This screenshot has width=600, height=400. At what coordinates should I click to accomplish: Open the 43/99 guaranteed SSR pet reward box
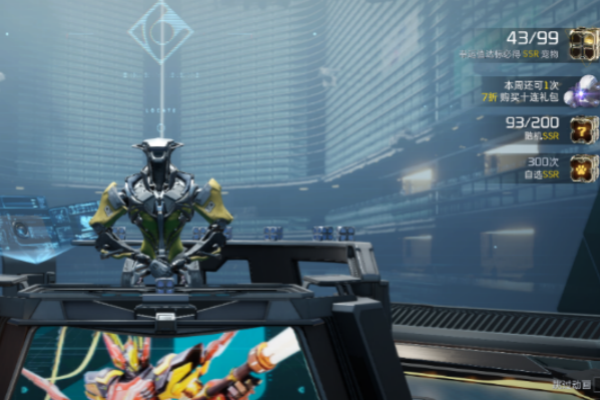click(583, 43)
